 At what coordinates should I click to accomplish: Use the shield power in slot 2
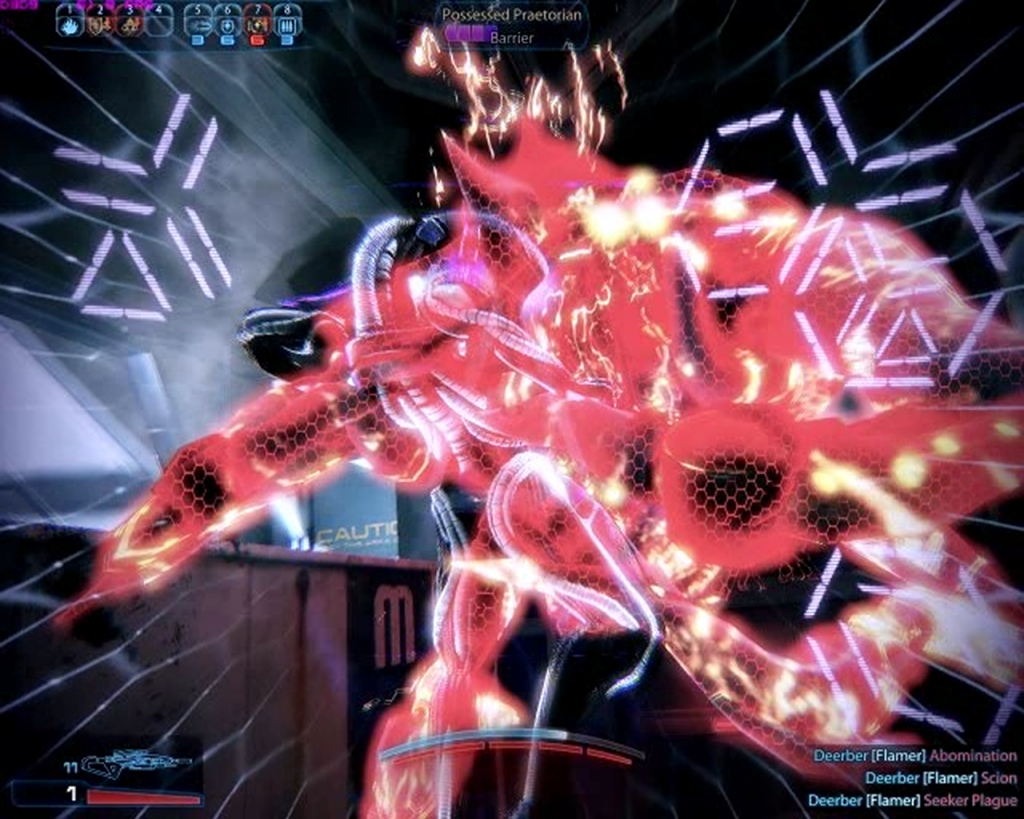pyautogui.click(x=99, y=22)
